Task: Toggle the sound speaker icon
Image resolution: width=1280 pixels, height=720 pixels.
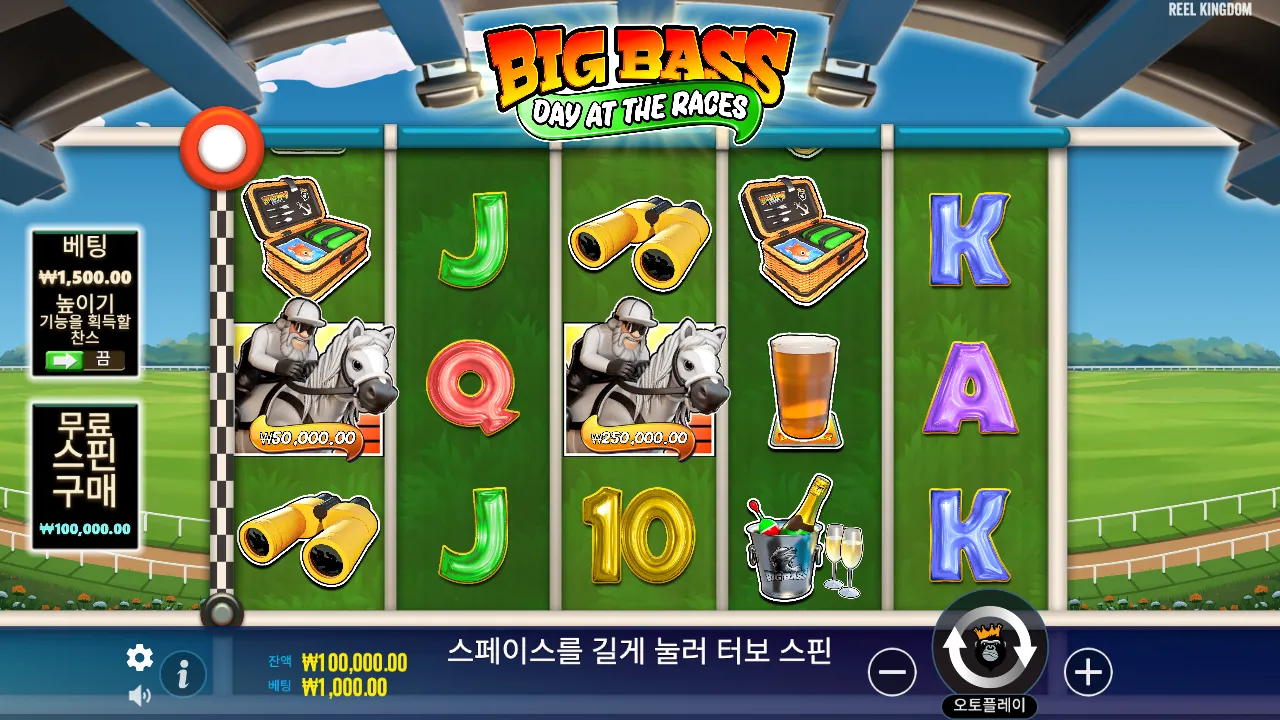Action: pyautogui.click(x=140, y=696)
